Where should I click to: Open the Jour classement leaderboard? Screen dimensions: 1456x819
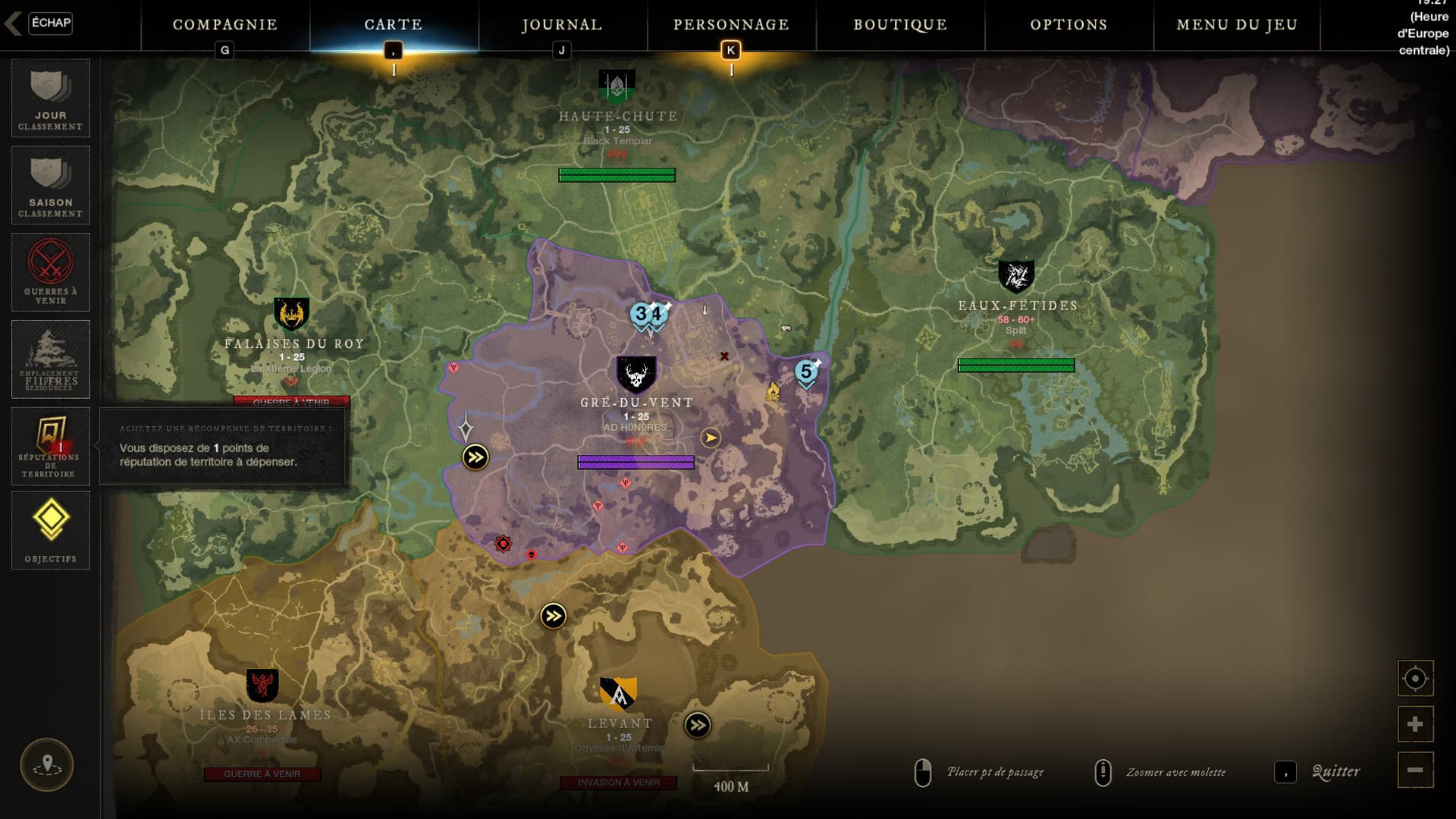tap(50, 99)
